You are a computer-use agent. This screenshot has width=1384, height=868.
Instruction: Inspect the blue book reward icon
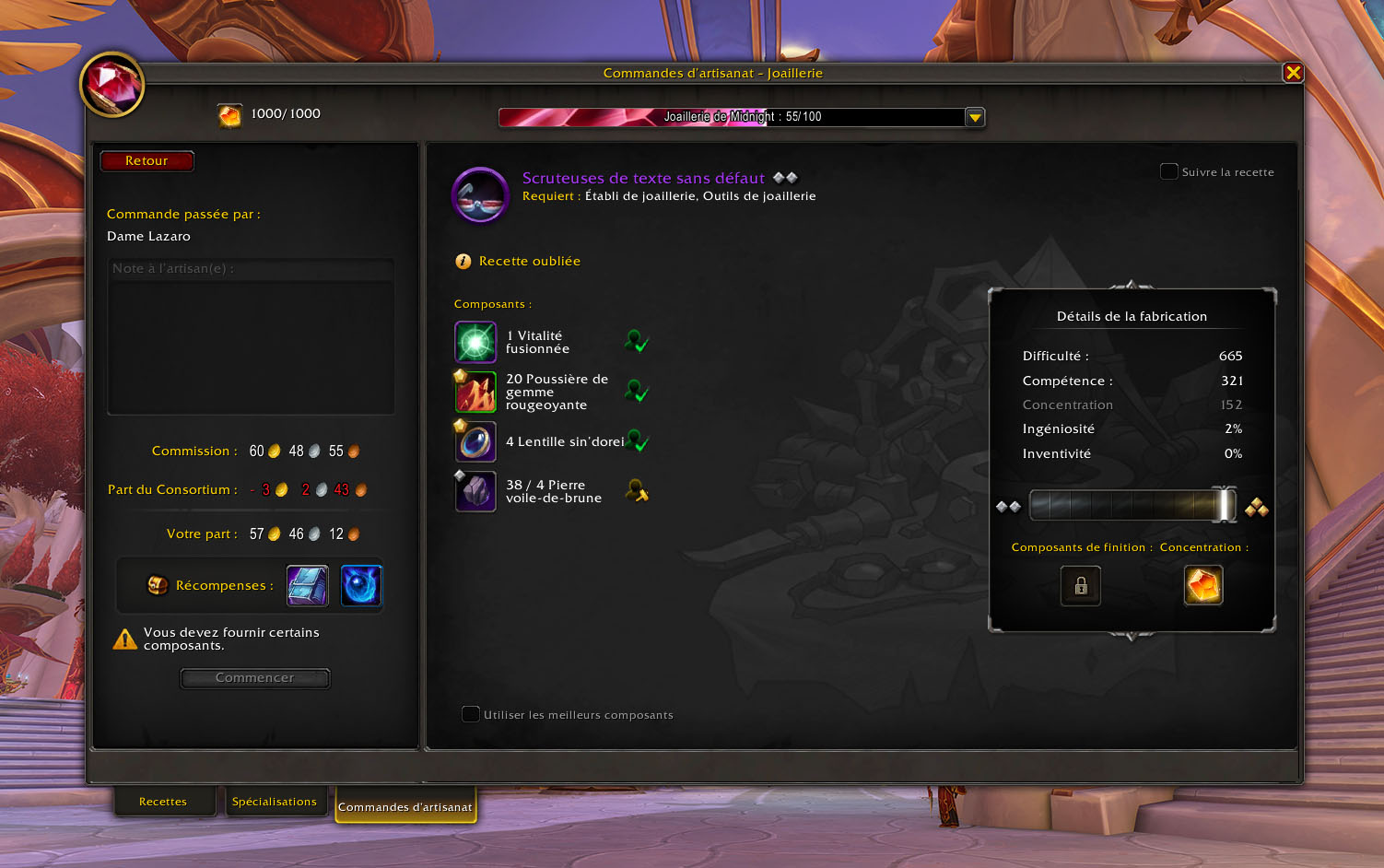pos(308,586)
